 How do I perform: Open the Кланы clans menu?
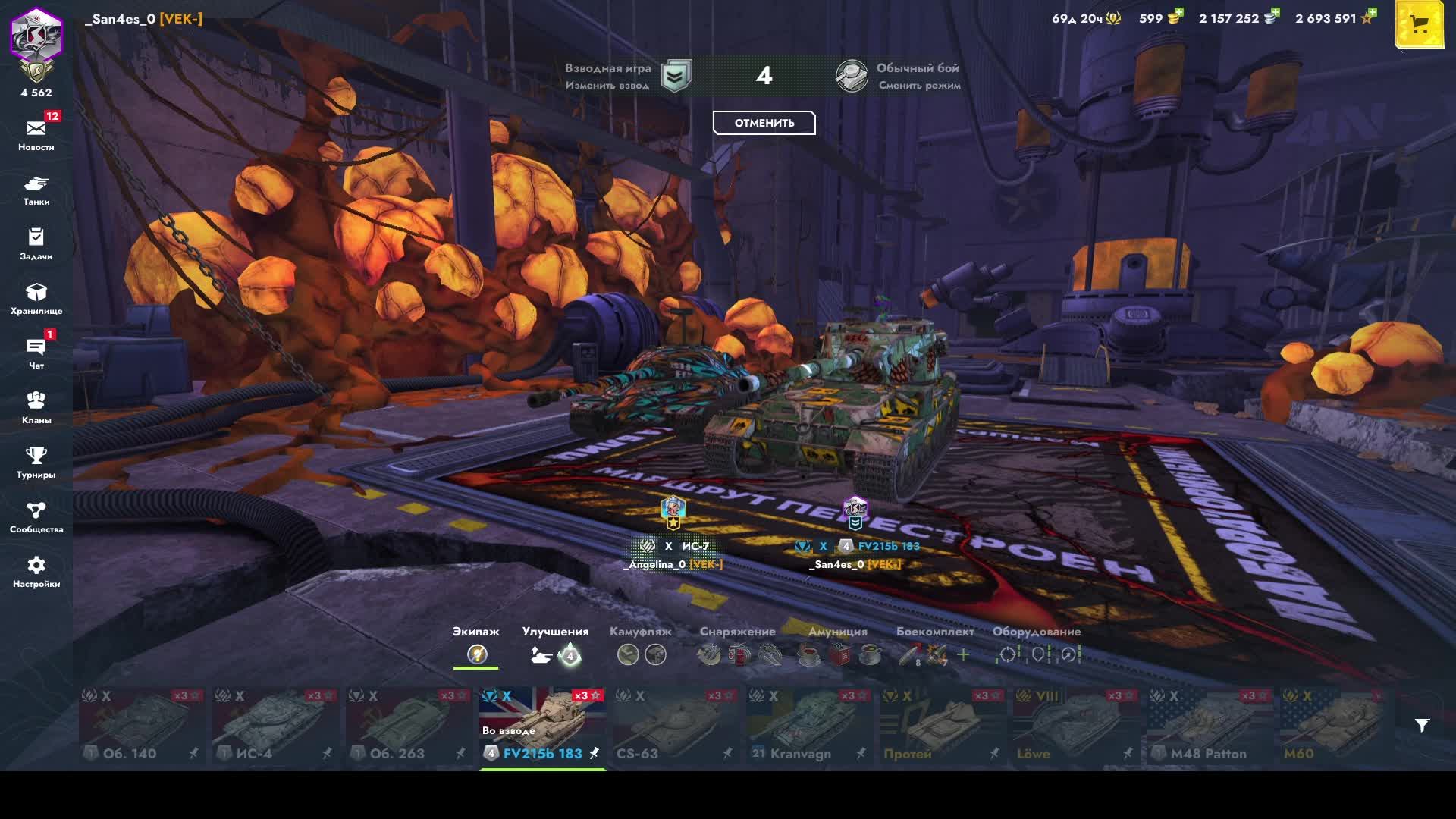[x=36, y=407]
